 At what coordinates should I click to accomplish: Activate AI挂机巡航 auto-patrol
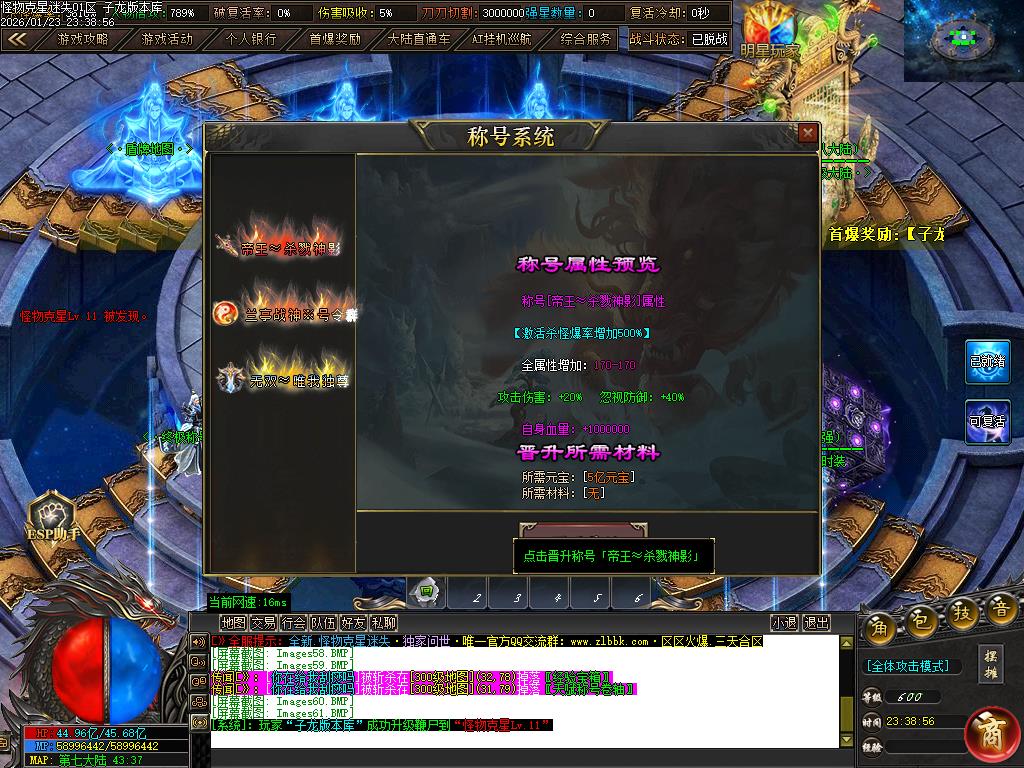point(503,39)
